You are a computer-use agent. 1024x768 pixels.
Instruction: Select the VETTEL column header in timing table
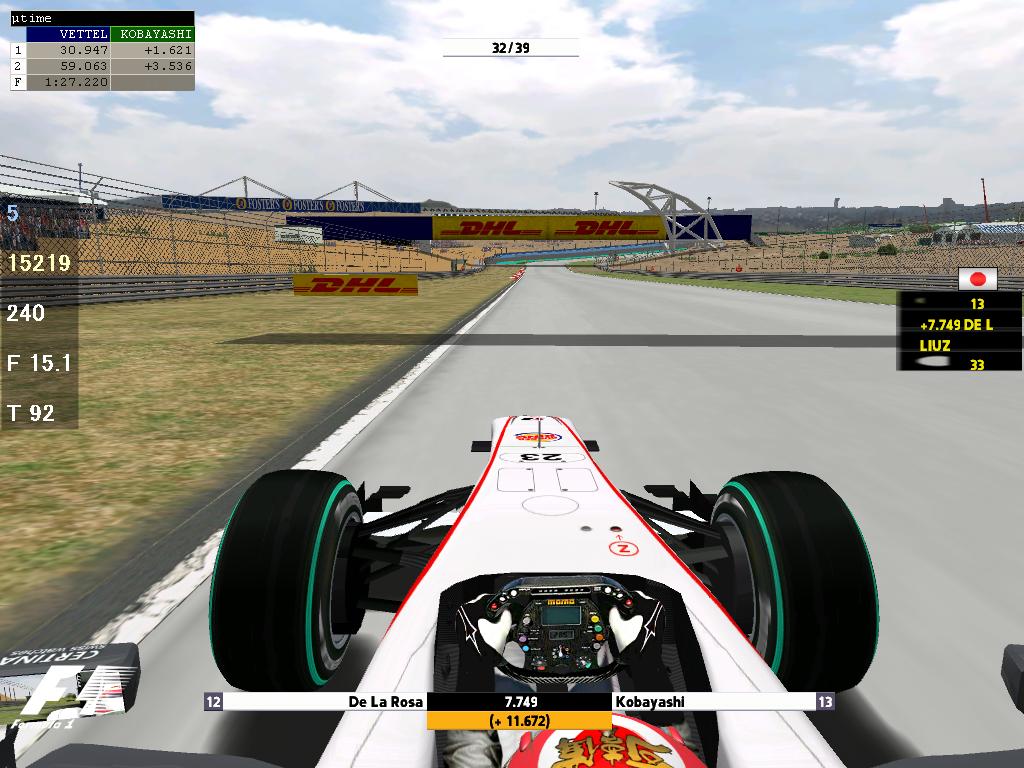pos(68,34)
